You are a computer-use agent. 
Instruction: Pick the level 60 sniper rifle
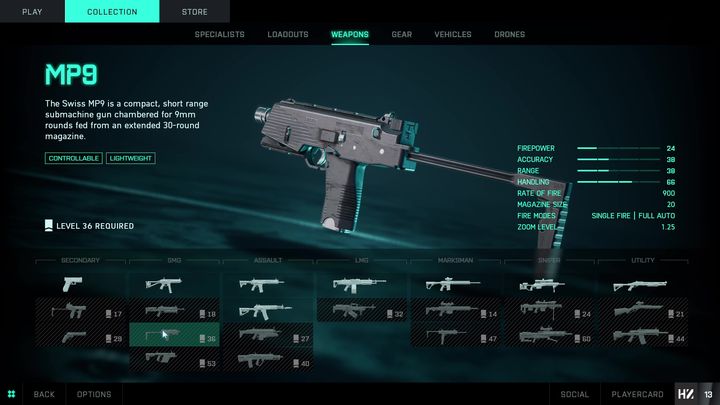coord(549,337)
